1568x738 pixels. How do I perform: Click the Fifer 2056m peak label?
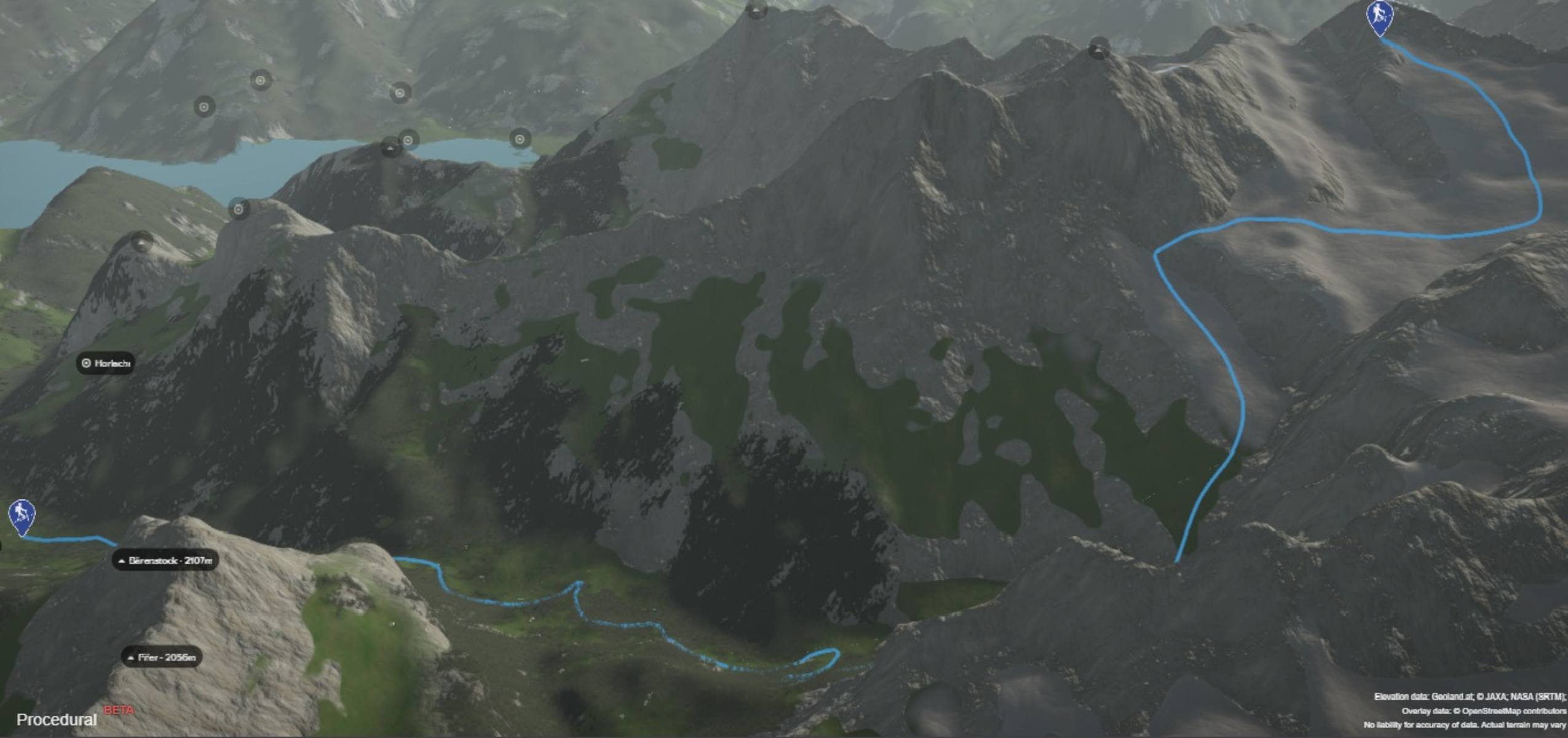[162, 657]
